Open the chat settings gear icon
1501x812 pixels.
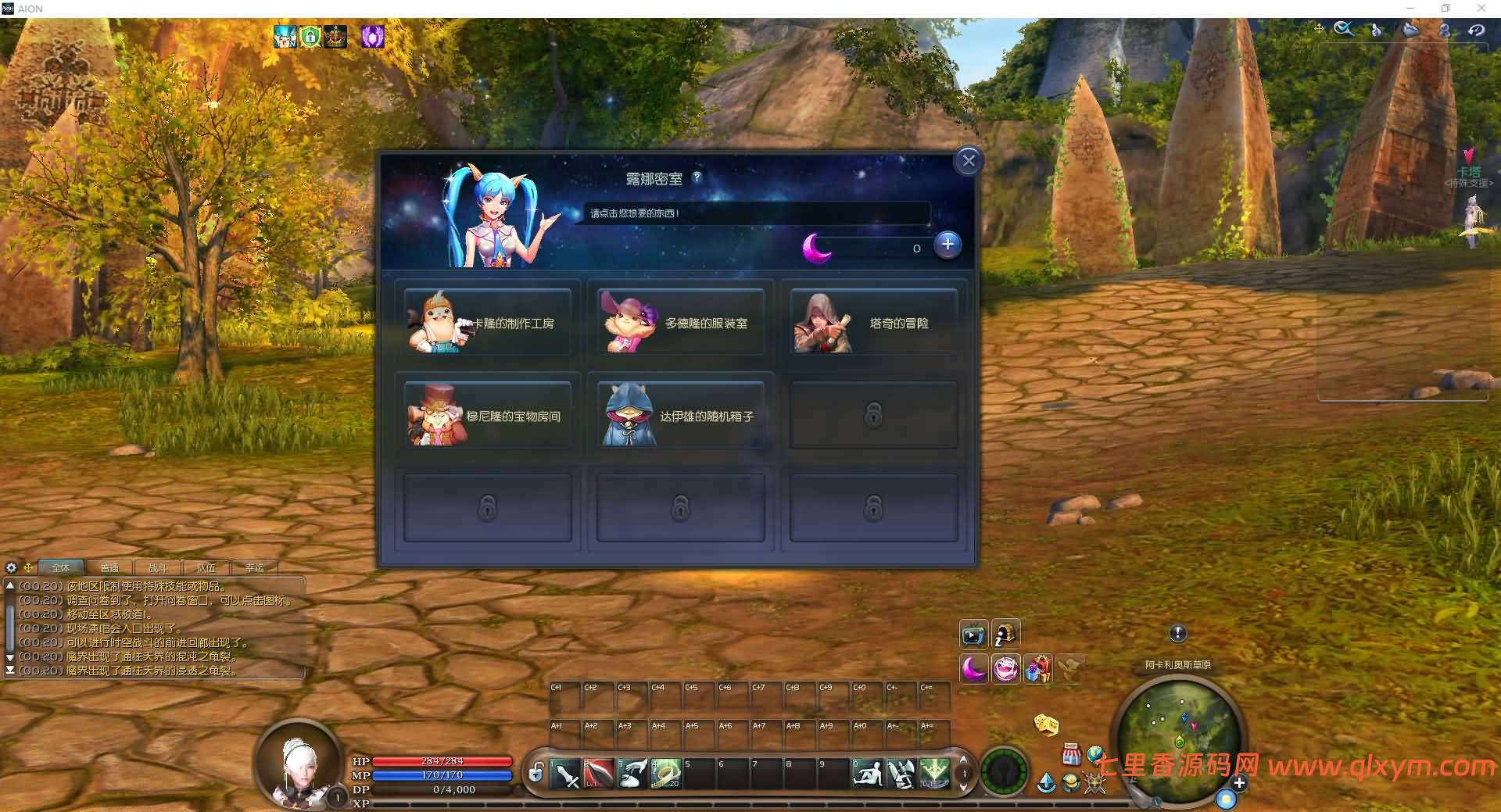pyautogui.click(x=11, y=567)
